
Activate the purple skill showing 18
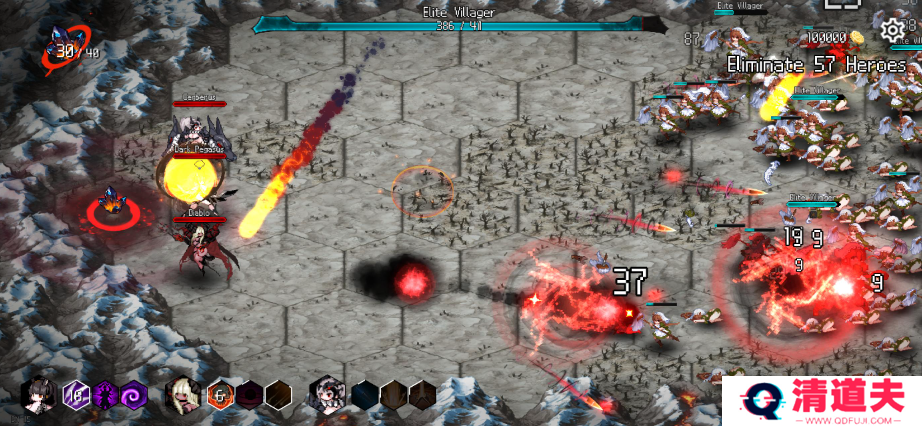[77, 395]
